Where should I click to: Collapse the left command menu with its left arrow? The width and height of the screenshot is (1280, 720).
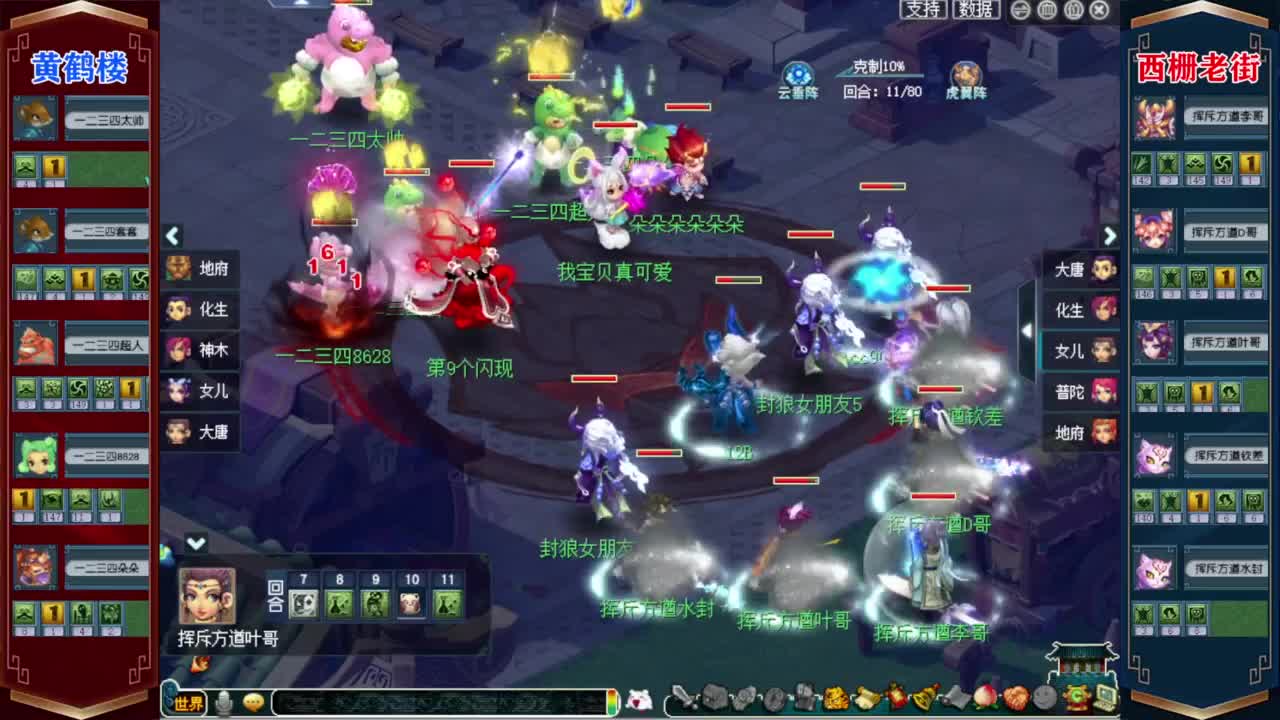pos(173,237)
